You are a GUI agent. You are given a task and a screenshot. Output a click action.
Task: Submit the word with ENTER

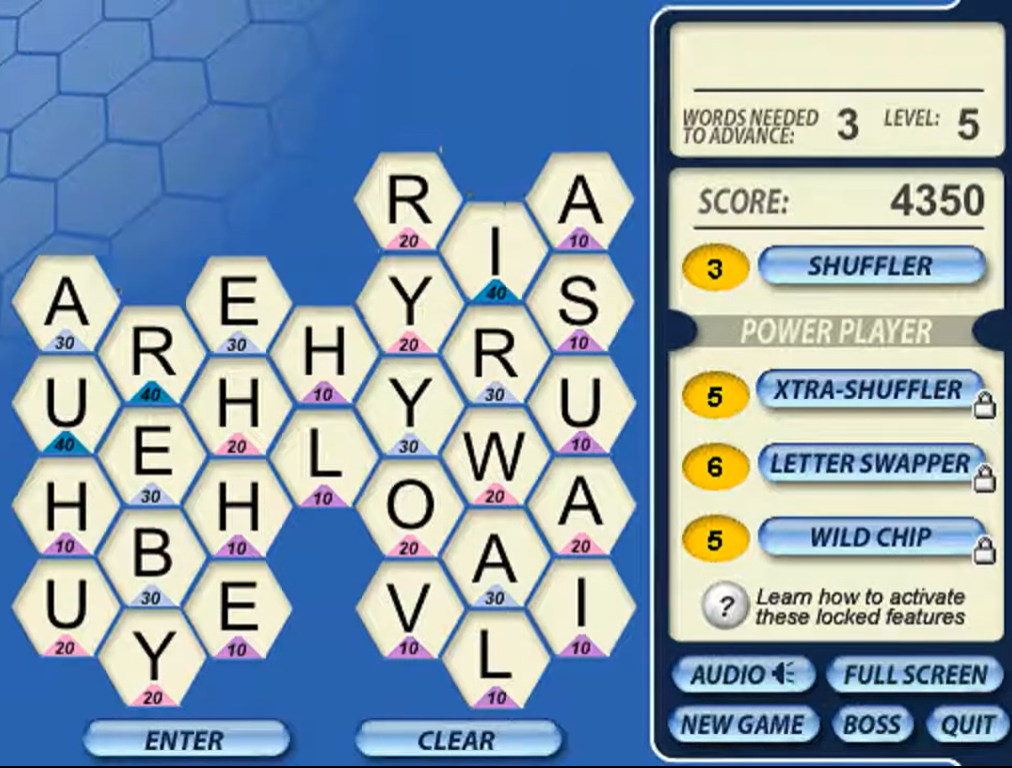click(186, 740)
